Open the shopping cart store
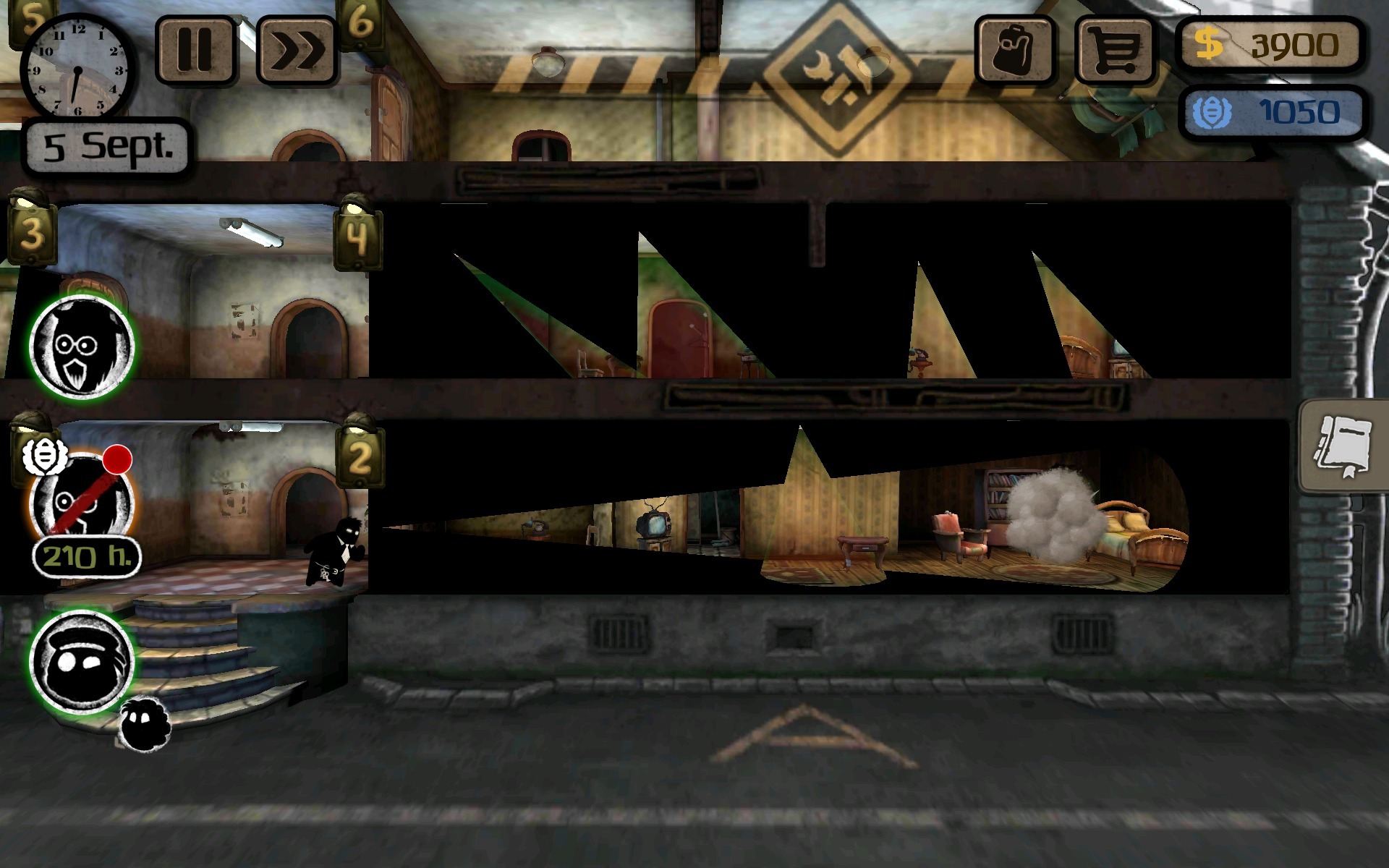Image resolution: width=1389 pixels, height=868 pixels. 1115,49
